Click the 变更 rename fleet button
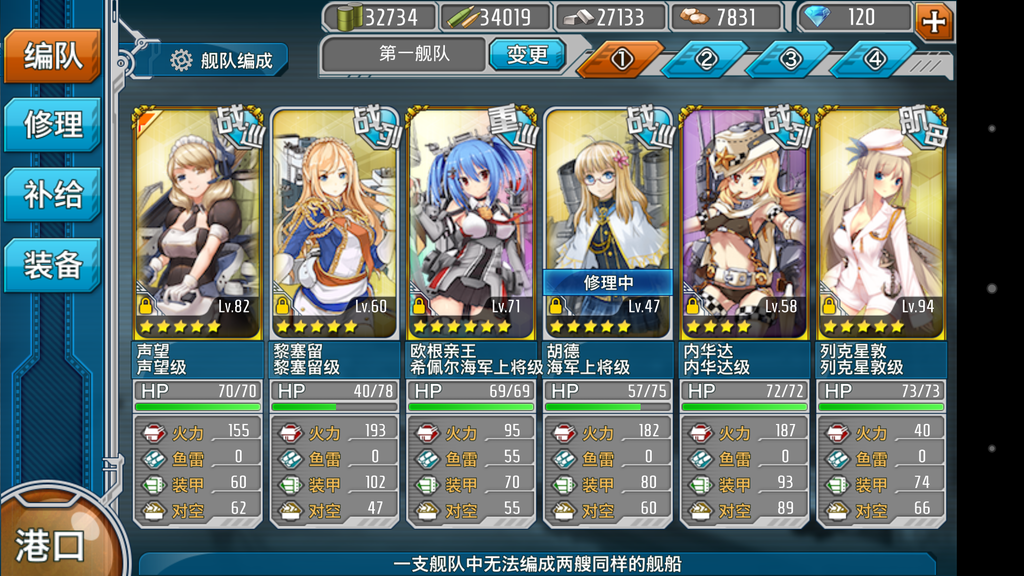This screenshot has height=576, width=1024. 527,55
